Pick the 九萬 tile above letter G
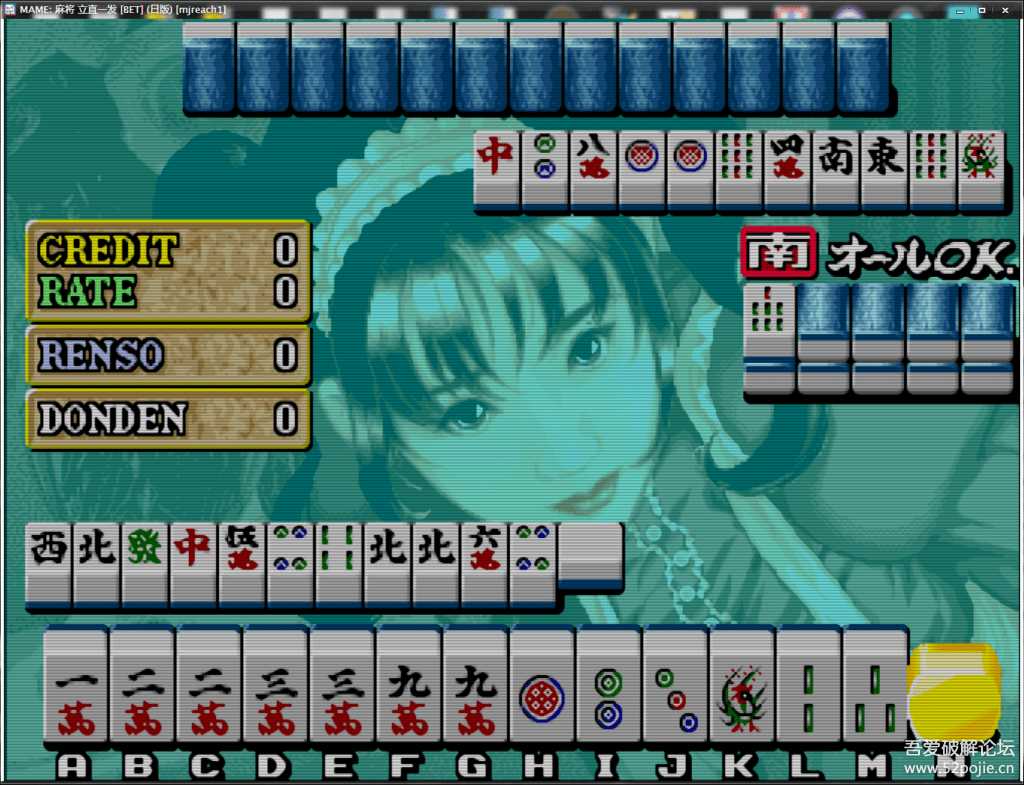 [x=476, y=688]
